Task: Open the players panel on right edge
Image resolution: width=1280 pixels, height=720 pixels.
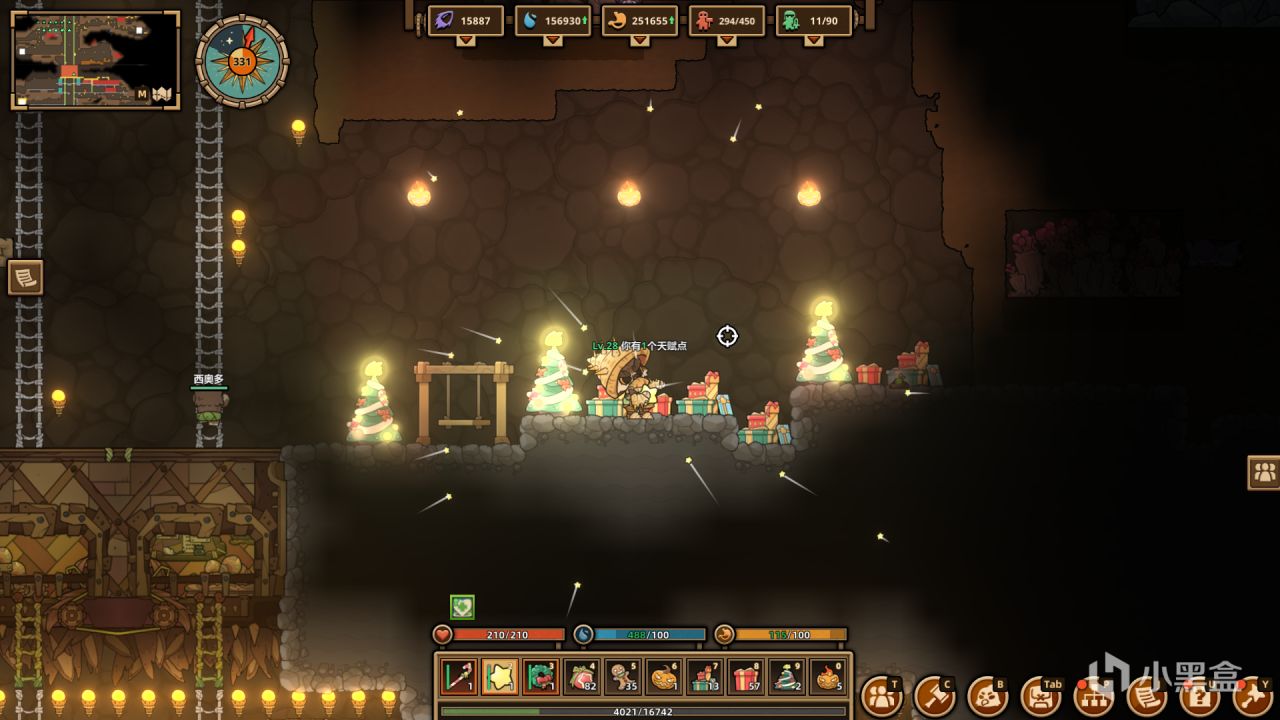Action: [x=1264, y=472]
